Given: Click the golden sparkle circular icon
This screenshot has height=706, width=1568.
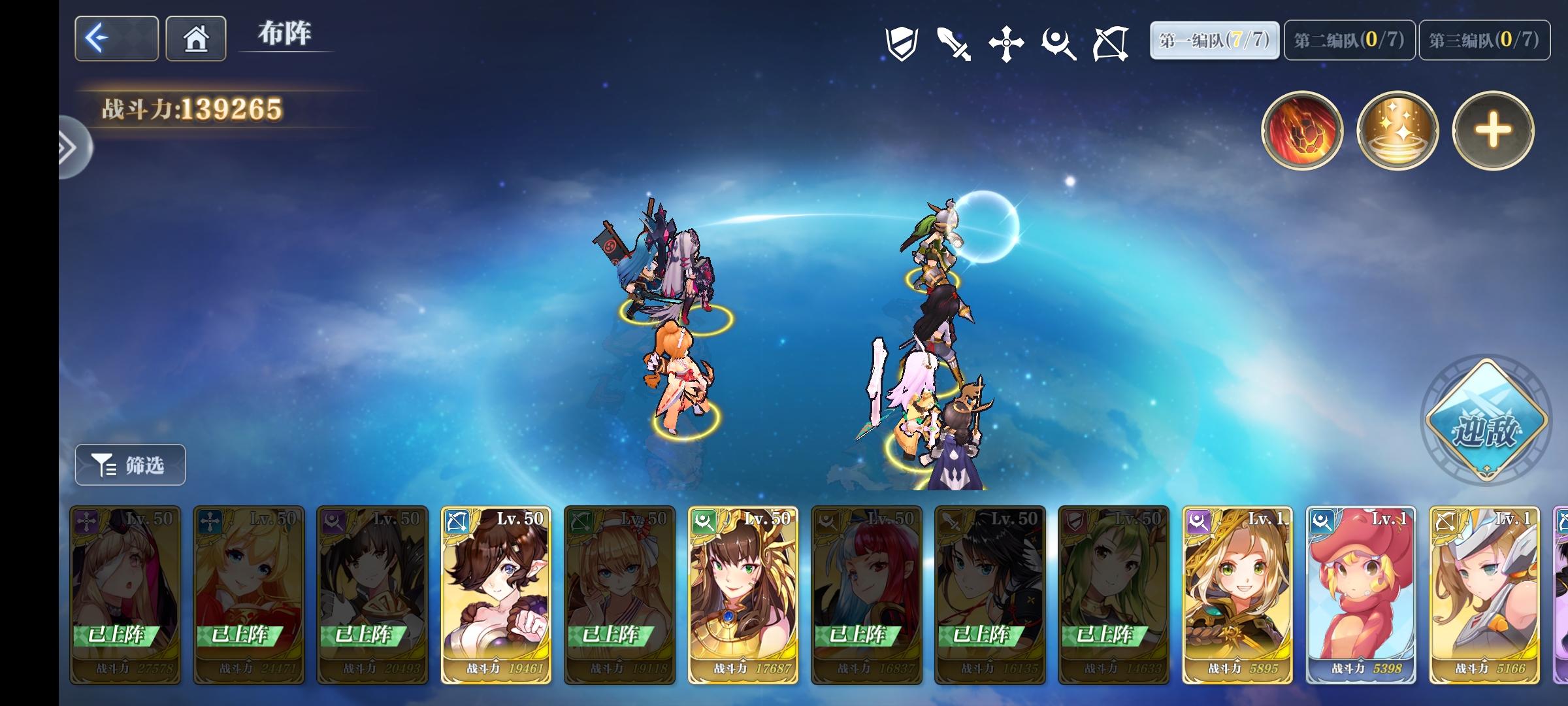Looking at the screenshot, I should coord(1397,131).
